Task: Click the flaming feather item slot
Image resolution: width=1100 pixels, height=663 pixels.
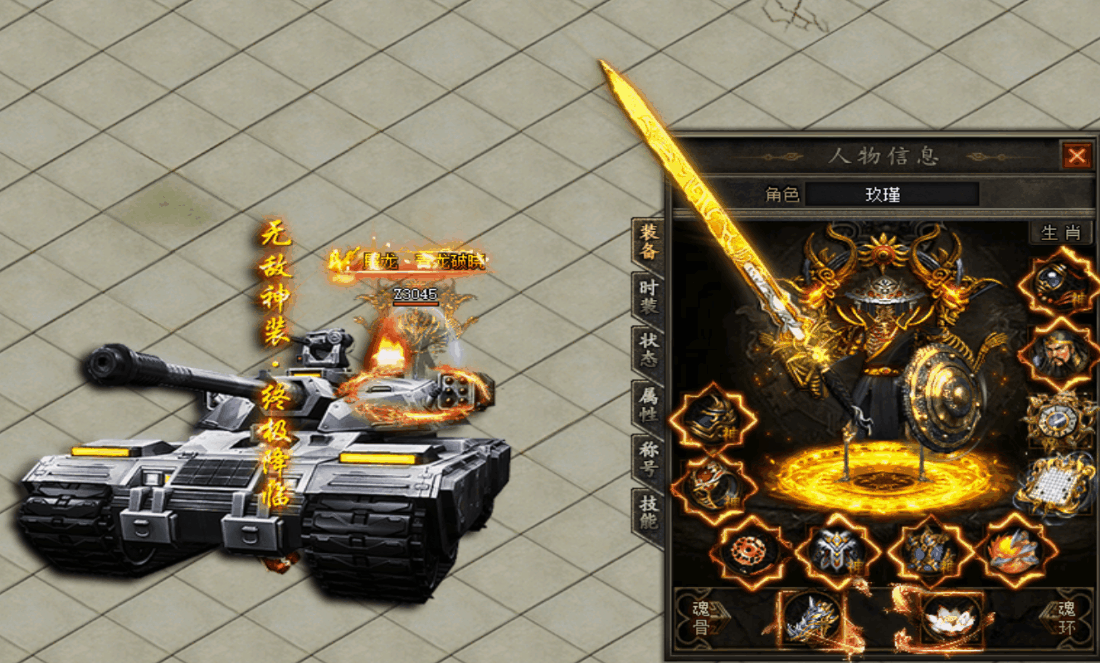Action: (1015, 551)
